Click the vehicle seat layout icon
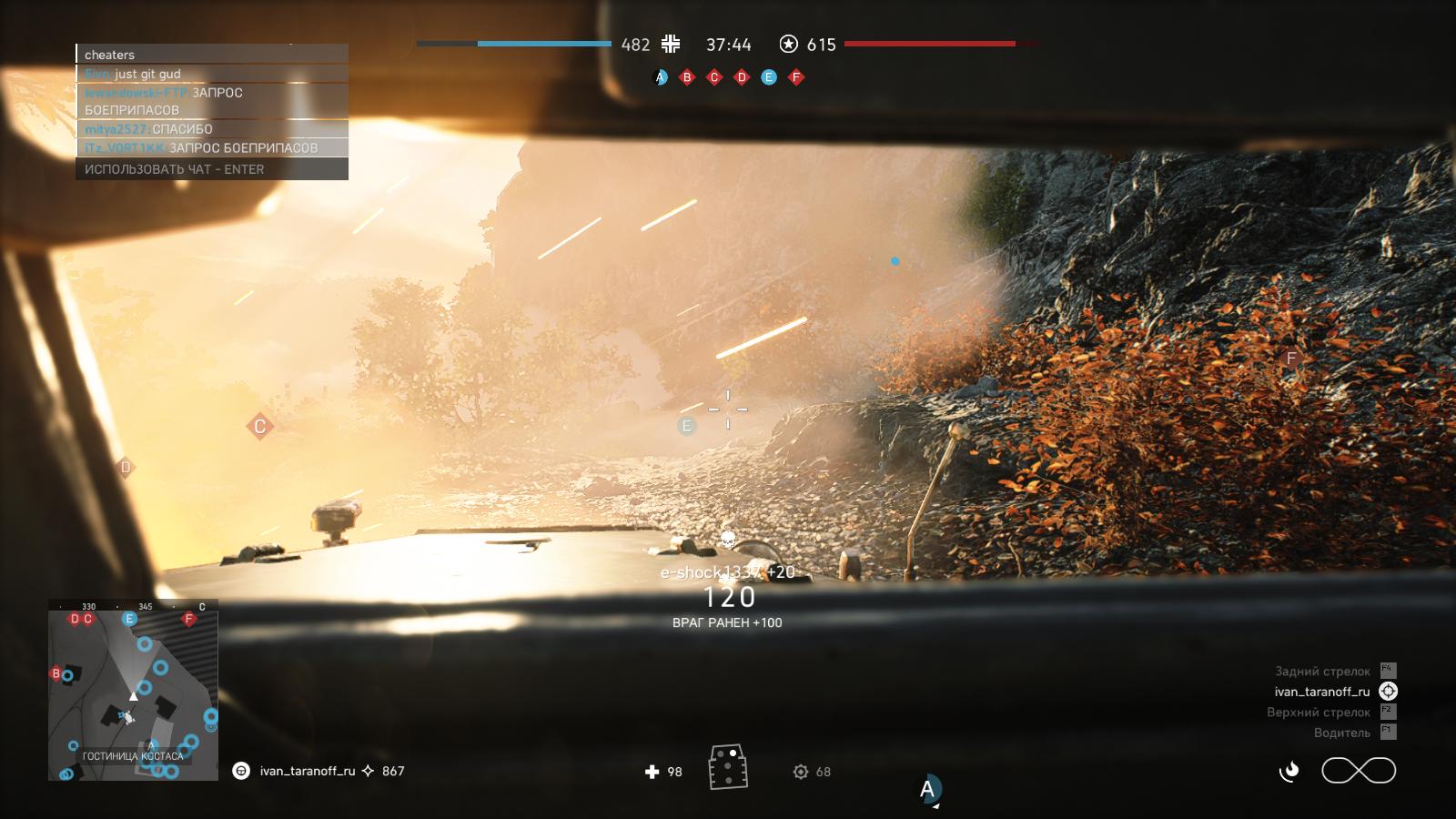The width and height of the screenshot is (1456, 819). click(728, 766)
